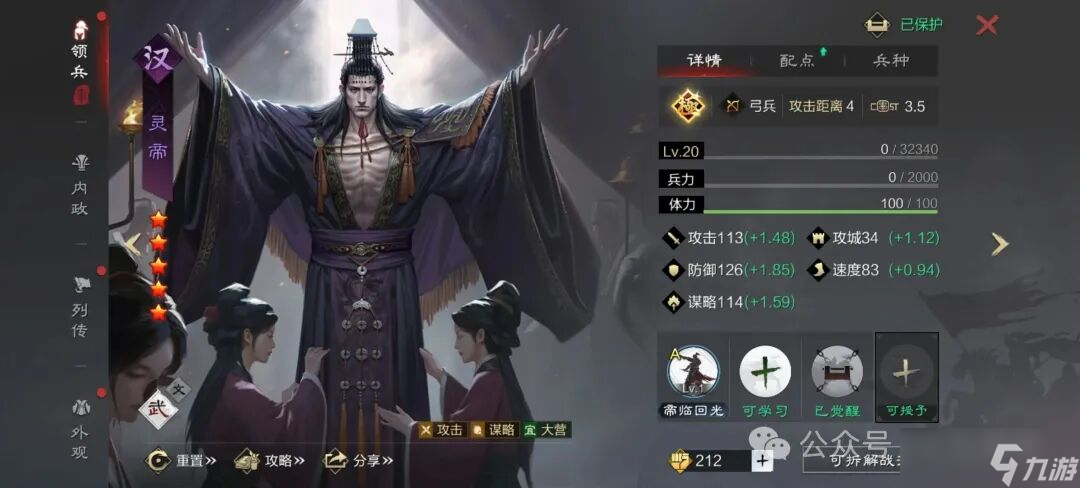Click the 可拆解战法 button

coord(851,461)
